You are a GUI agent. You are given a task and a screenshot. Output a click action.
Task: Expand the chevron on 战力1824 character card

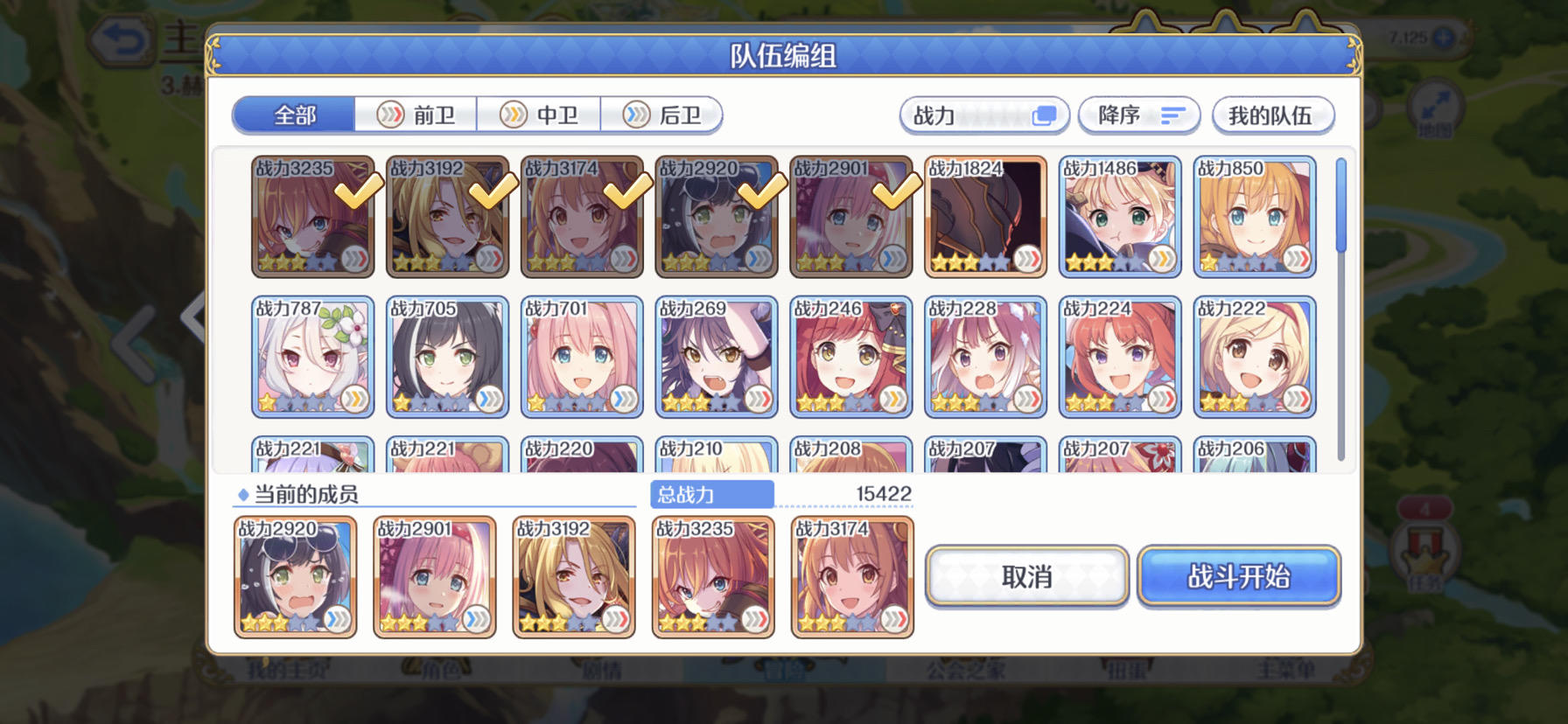pos(1029,260)
